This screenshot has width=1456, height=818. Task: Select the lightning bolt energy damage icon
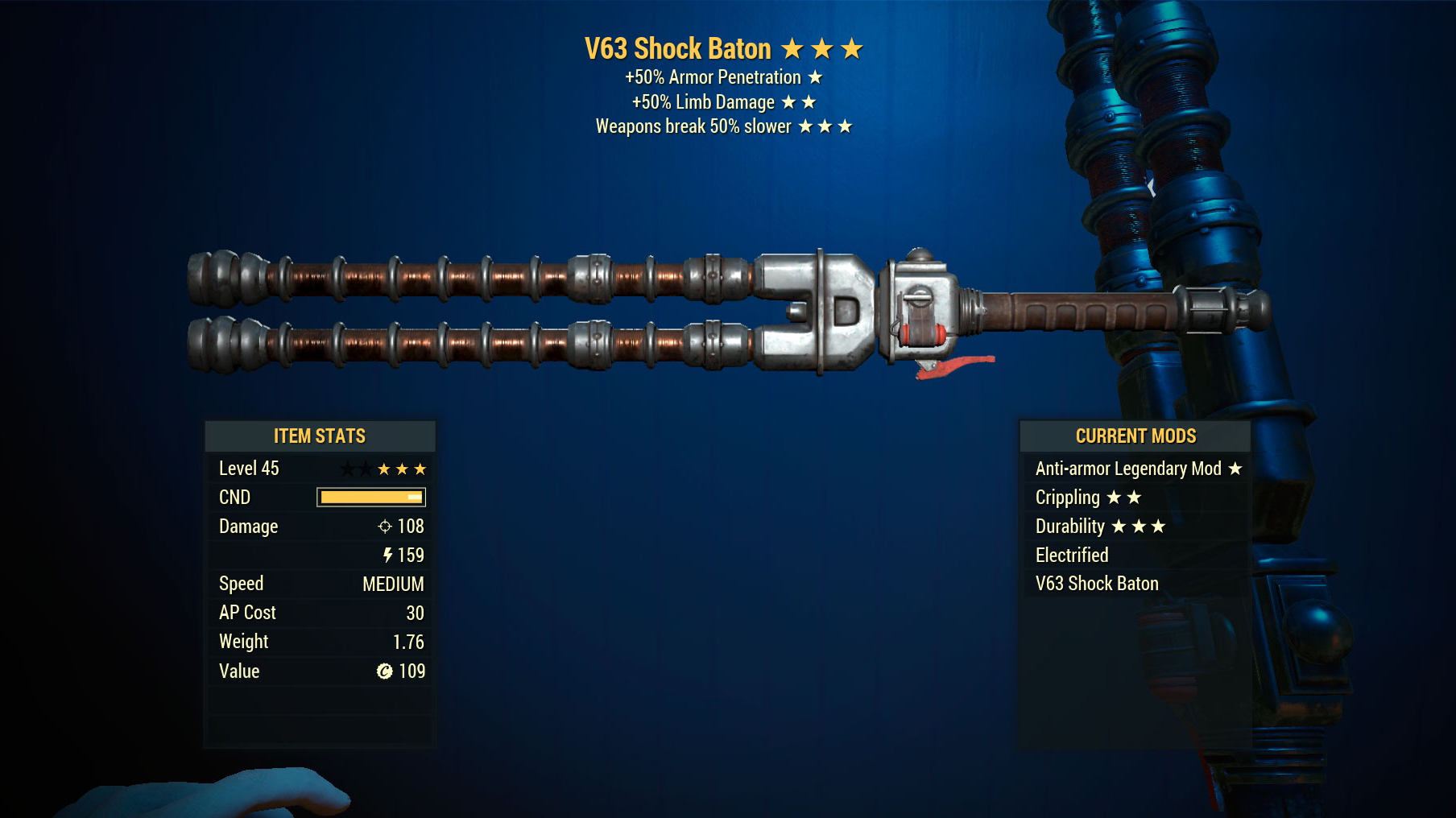(390, 556)
